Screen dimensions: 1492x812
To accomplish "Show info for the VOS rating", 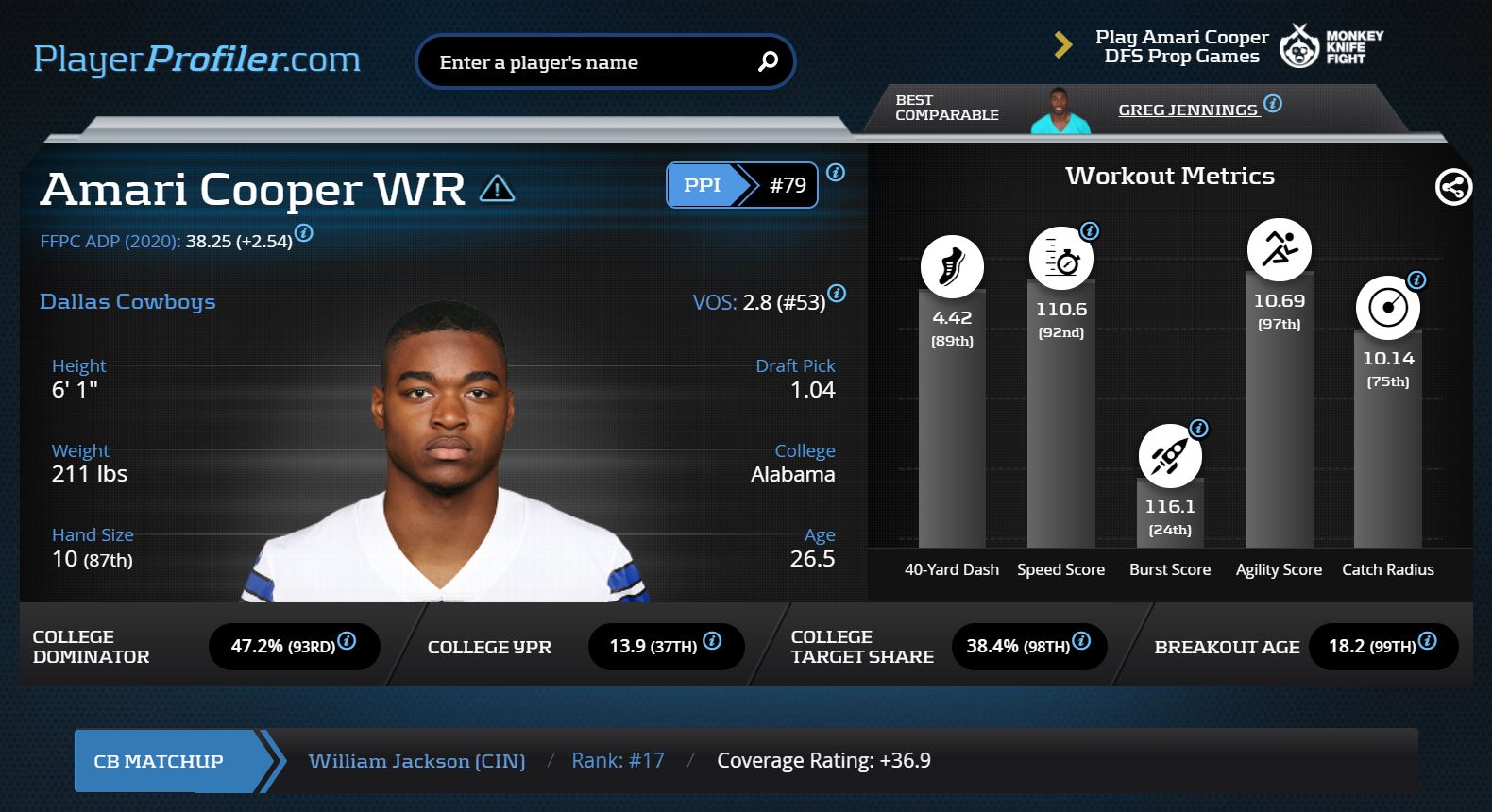I will pos(837,293).
